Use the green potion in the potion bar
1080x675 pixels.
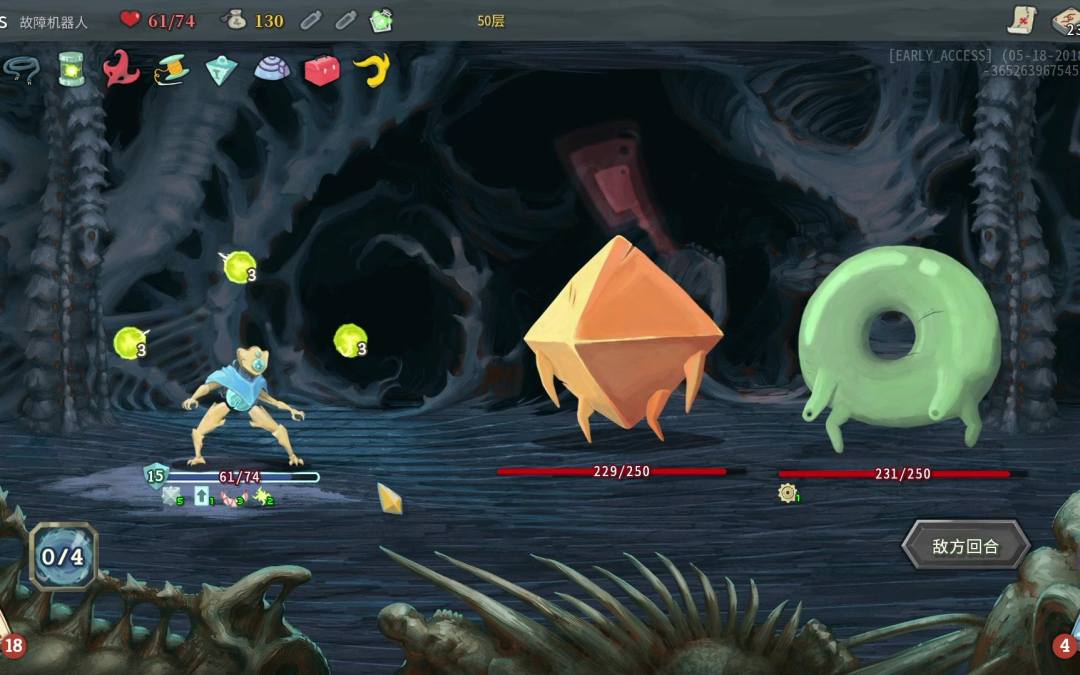coord(381,20)
